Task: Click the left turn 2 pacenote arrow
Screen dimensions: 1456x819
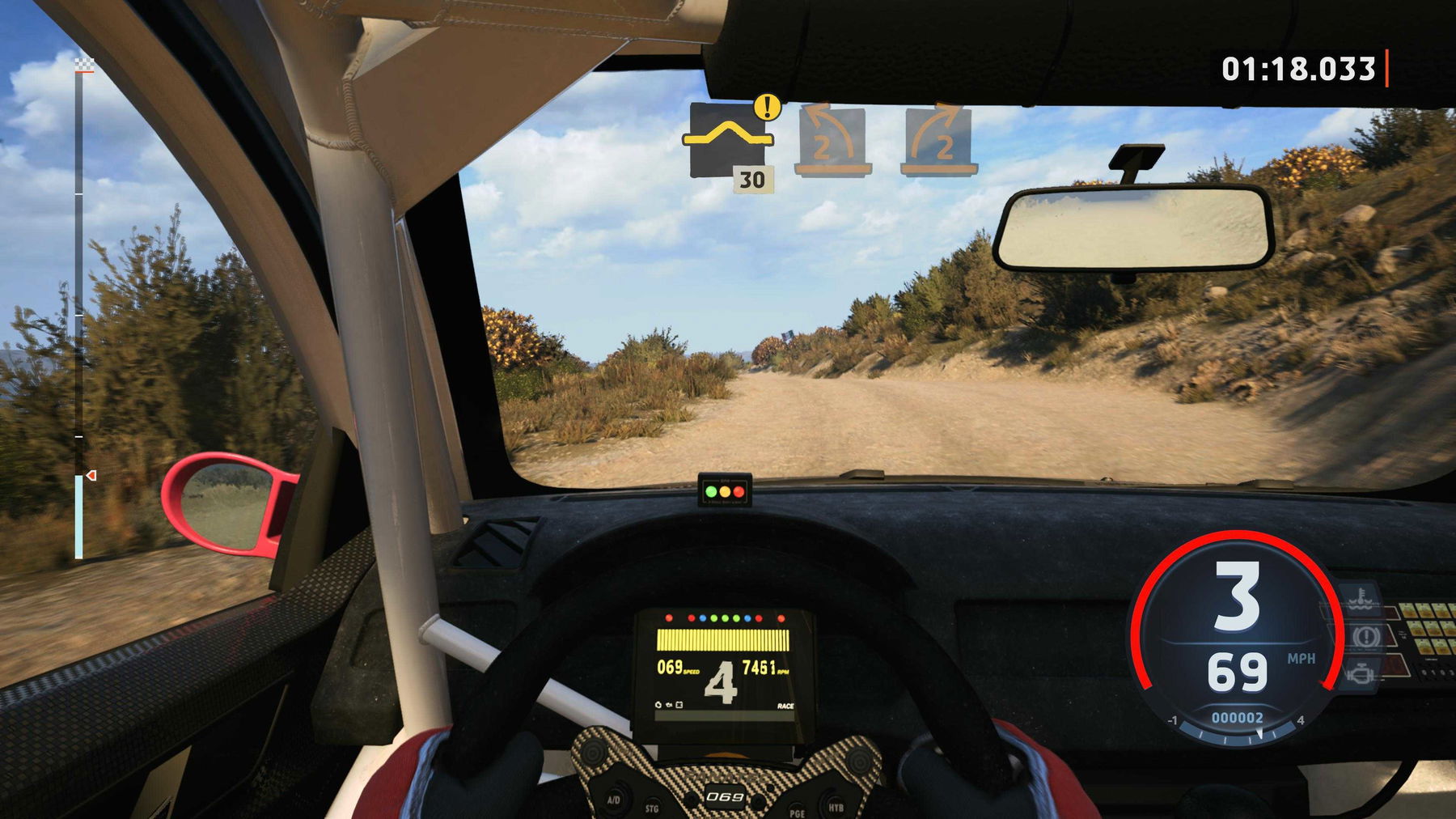Action: tap(832, 139)
